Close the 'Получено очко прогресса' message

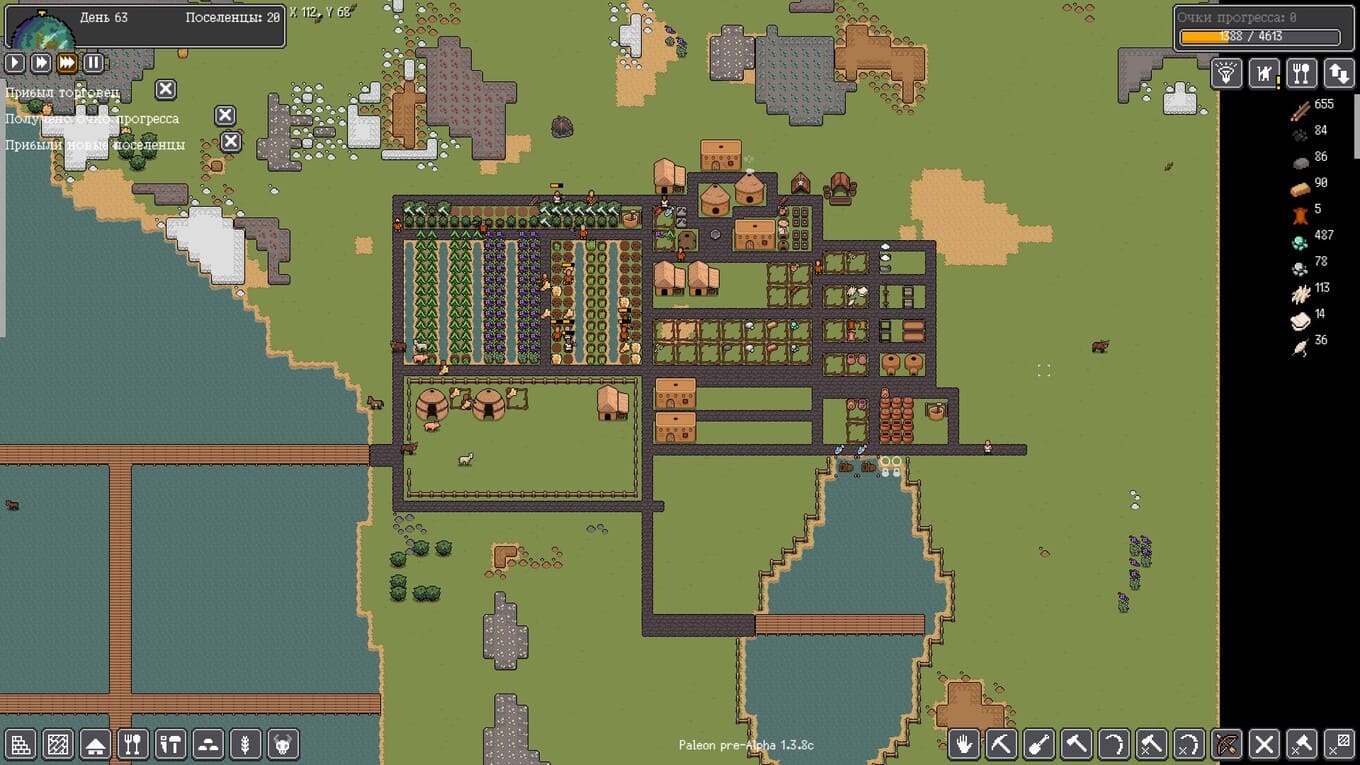pyautogui.click(x=226, y=116)
